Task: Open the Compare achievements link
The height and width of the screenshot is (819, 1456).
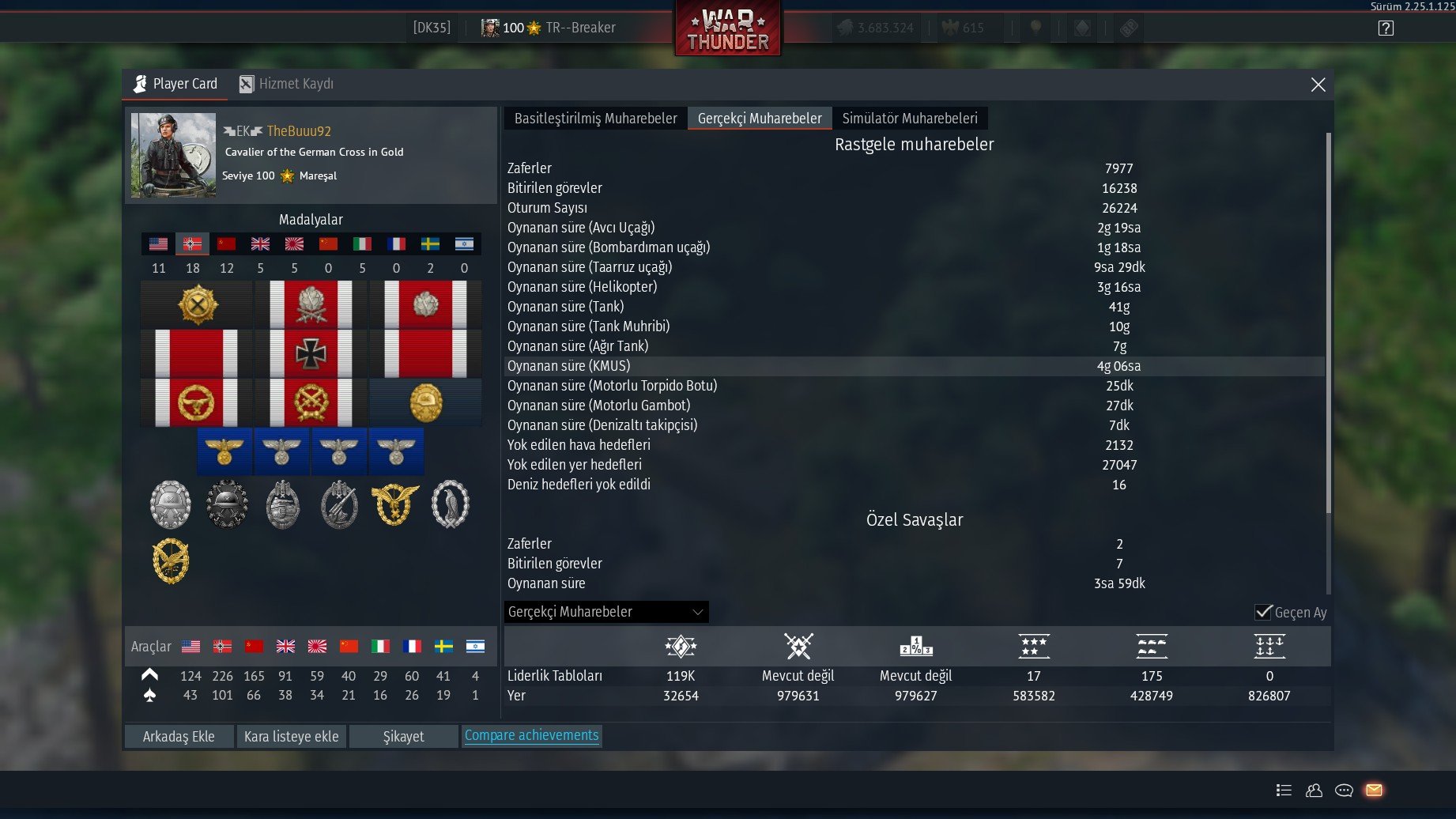Action: (x=532, y=735)
